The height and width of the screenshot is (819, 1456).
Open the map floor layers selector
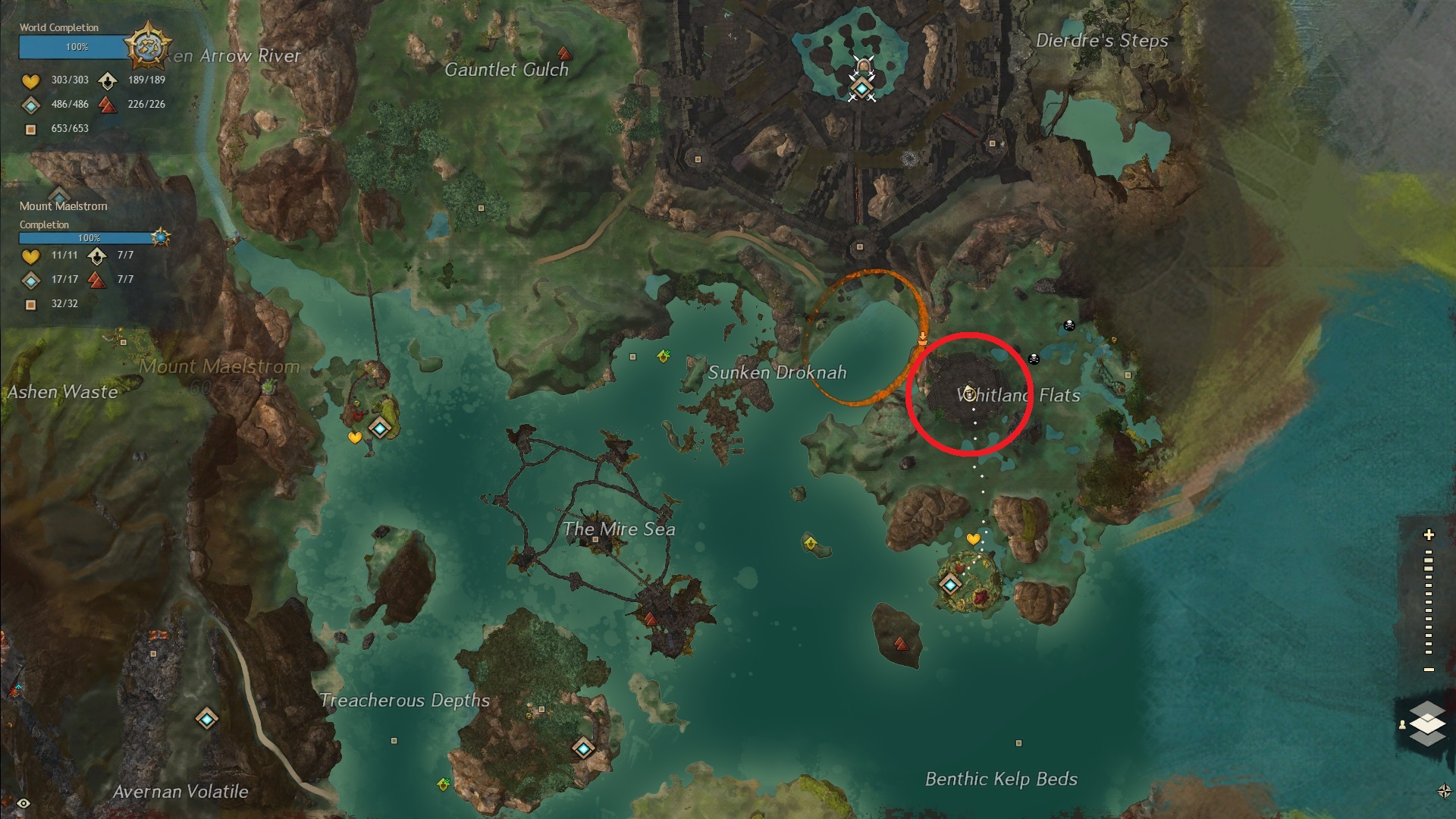point(1428,722)
